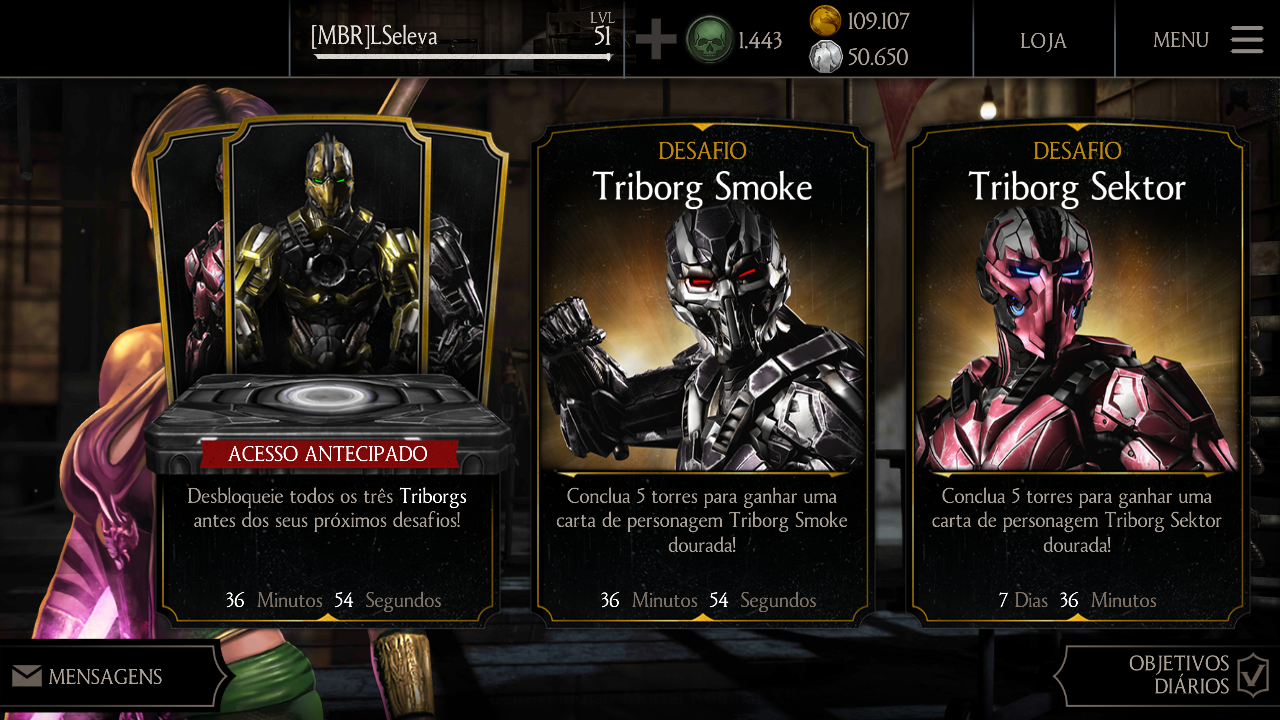Select the silver alliance coins icon
The height and width of the screenshot is (720, 1280).
pos(827,57)
